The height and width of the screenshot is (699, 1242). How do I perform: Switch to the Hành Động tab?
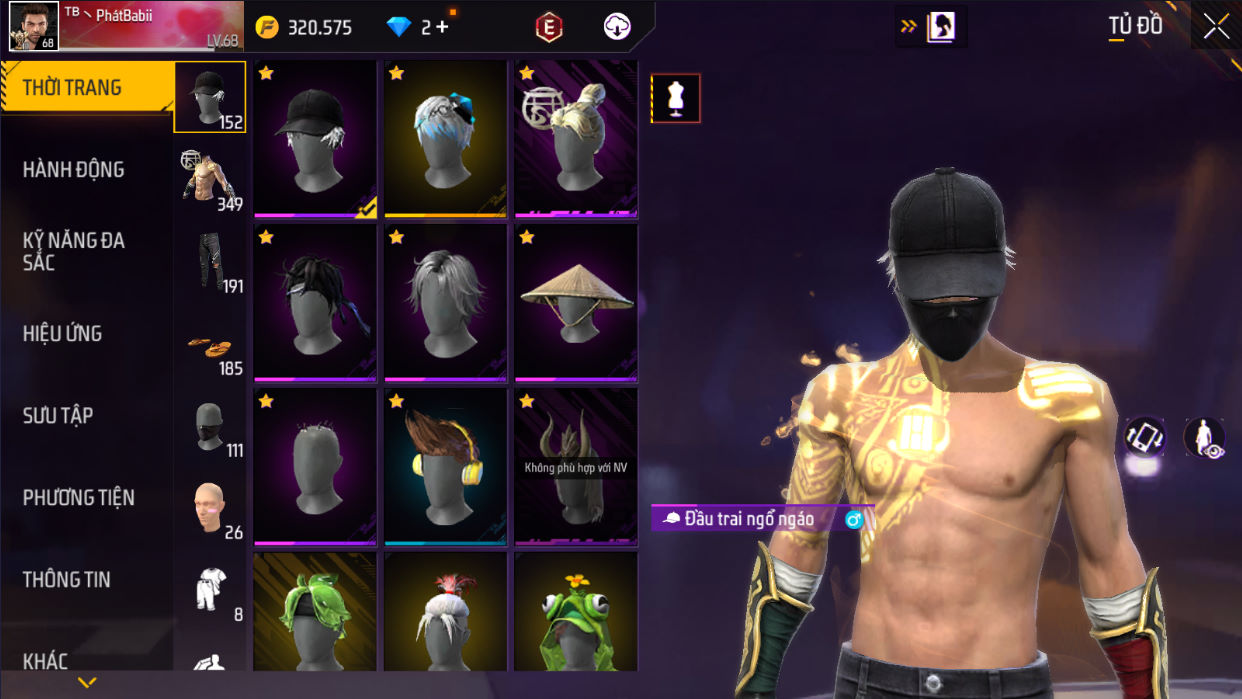(74, 170)
